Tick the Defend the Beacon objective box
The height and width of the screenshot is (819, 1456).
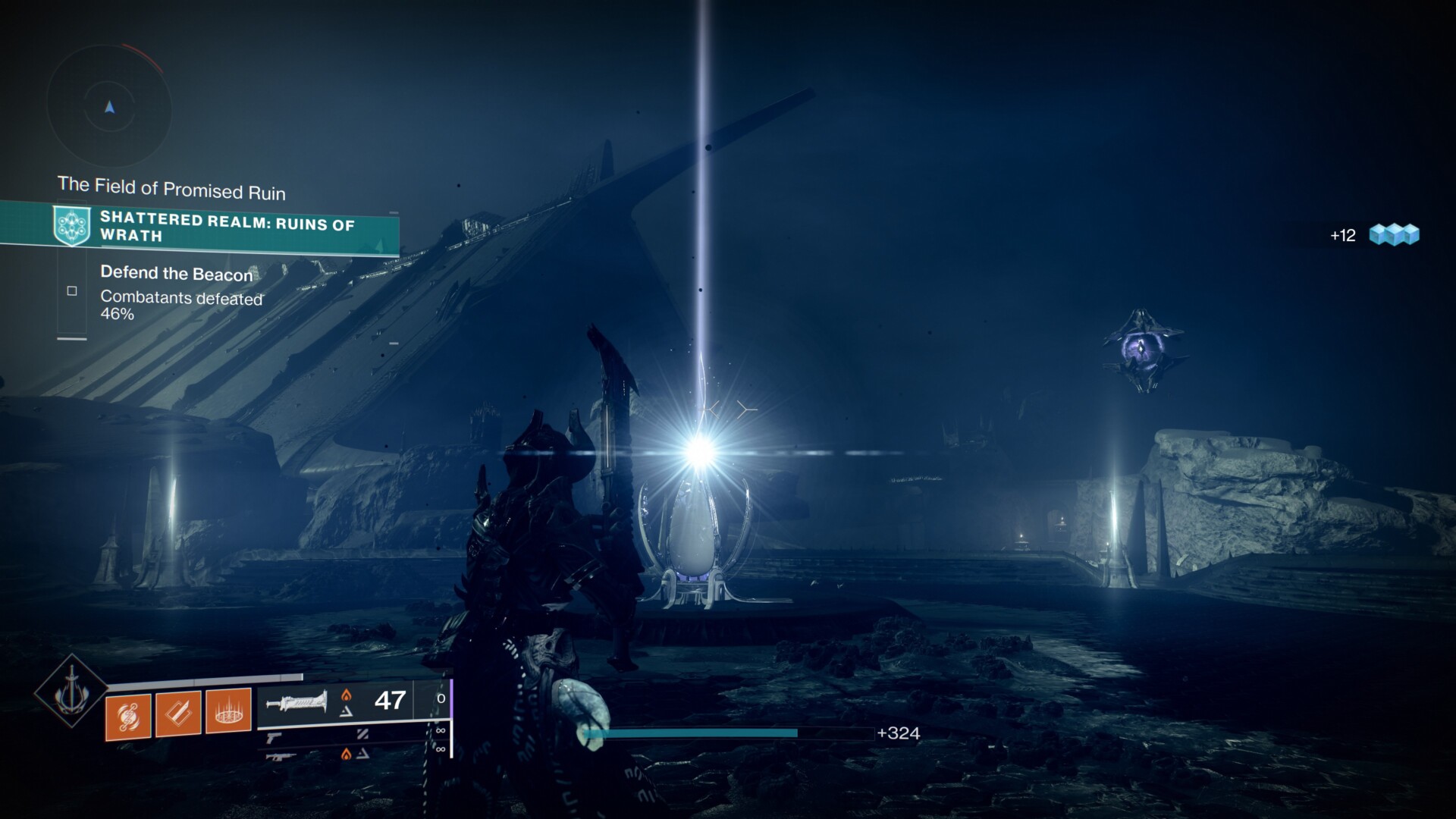click(x=72, y=290)
